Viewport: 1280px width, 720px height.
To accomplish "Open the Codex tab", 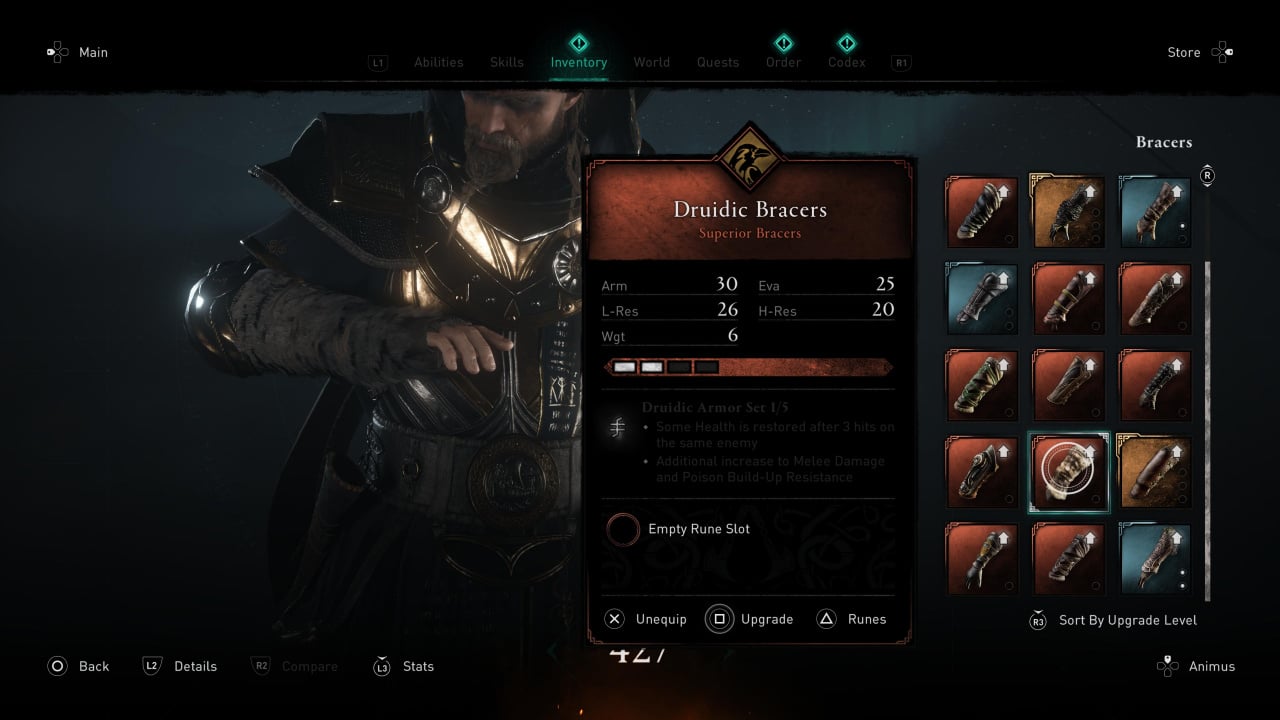I will [847, 62].
